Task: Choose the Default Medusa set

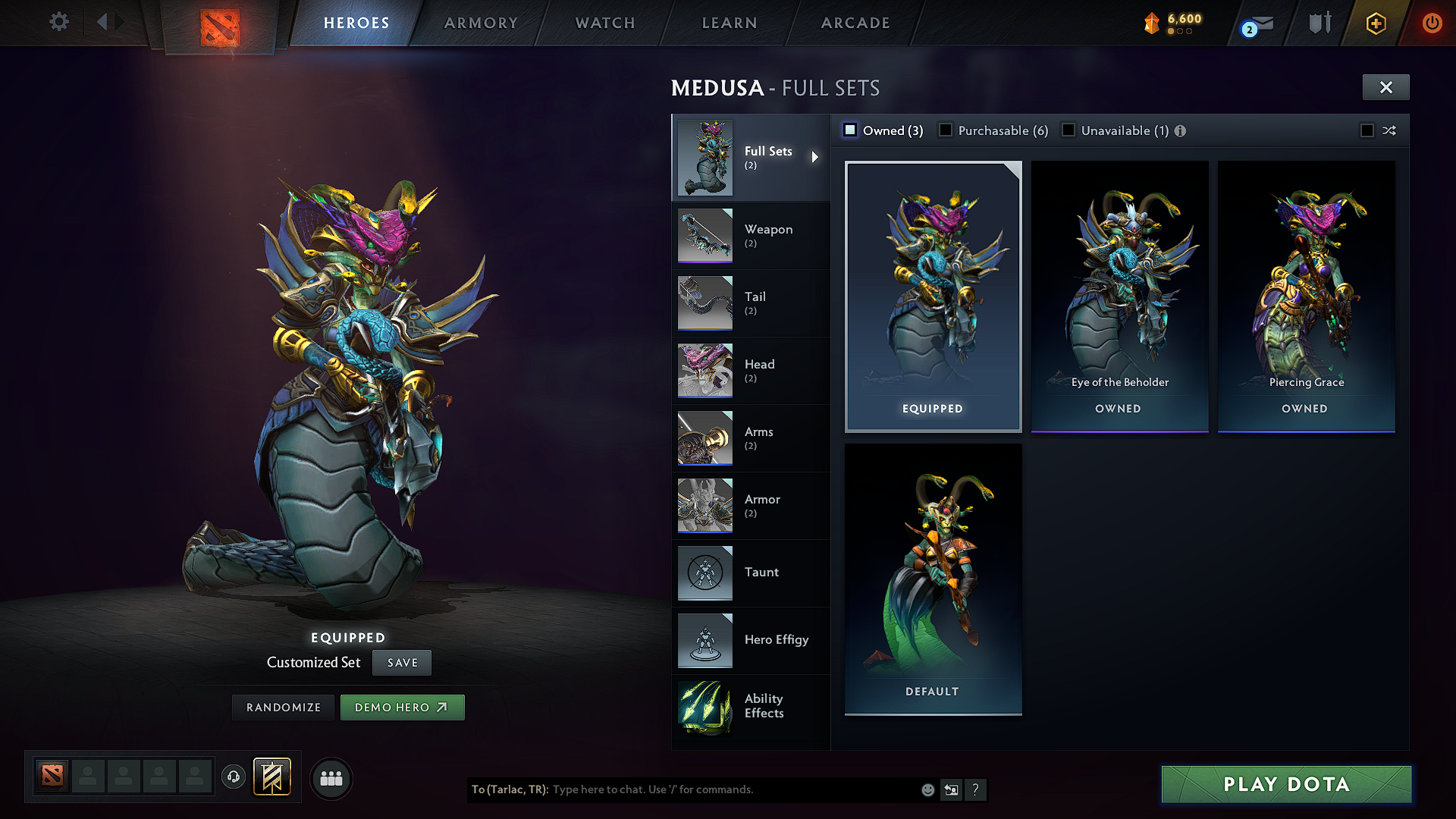Action: [933, 579]
